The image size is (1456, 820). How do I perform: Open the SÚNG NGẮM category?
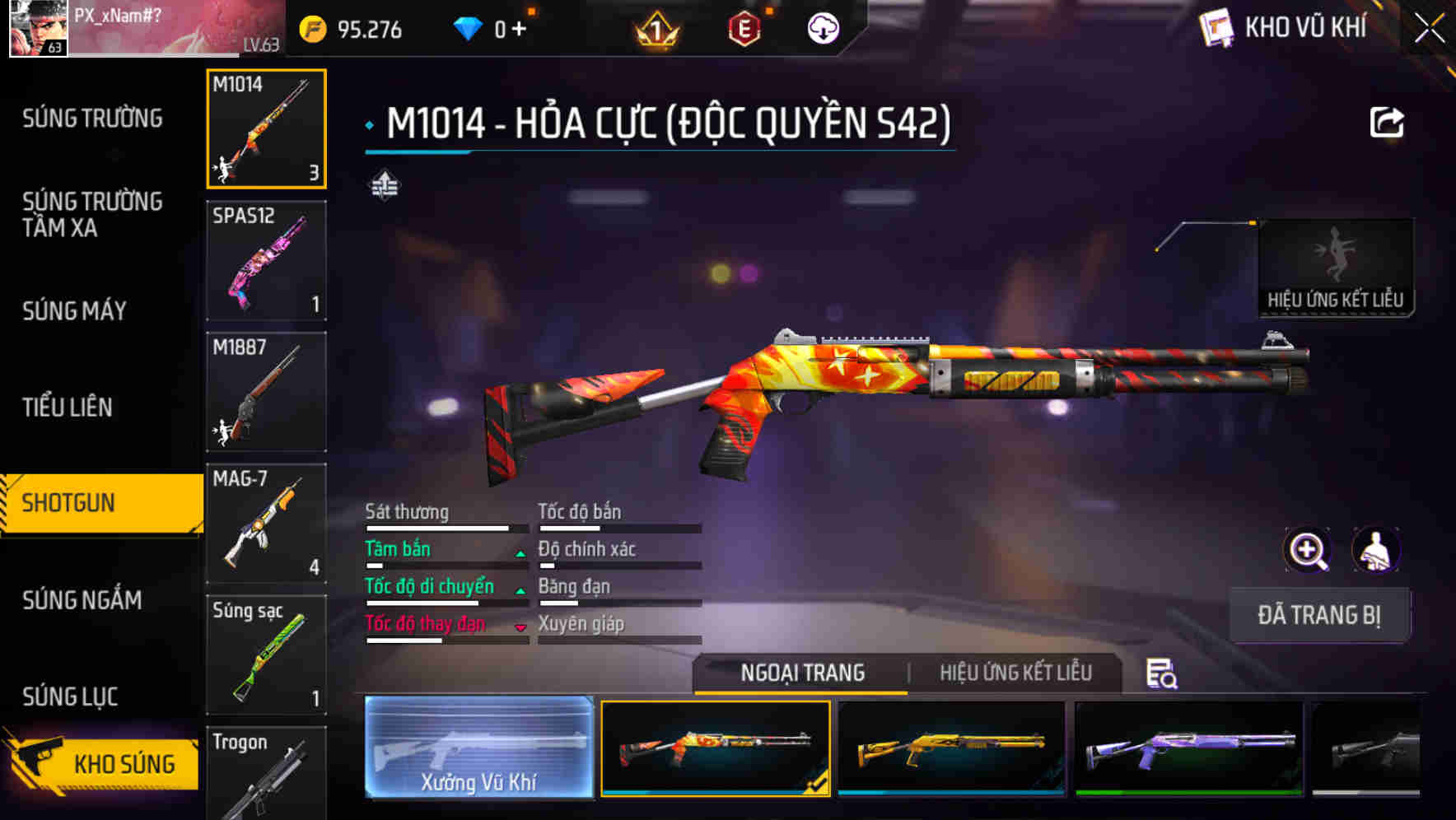coord(82,601)
